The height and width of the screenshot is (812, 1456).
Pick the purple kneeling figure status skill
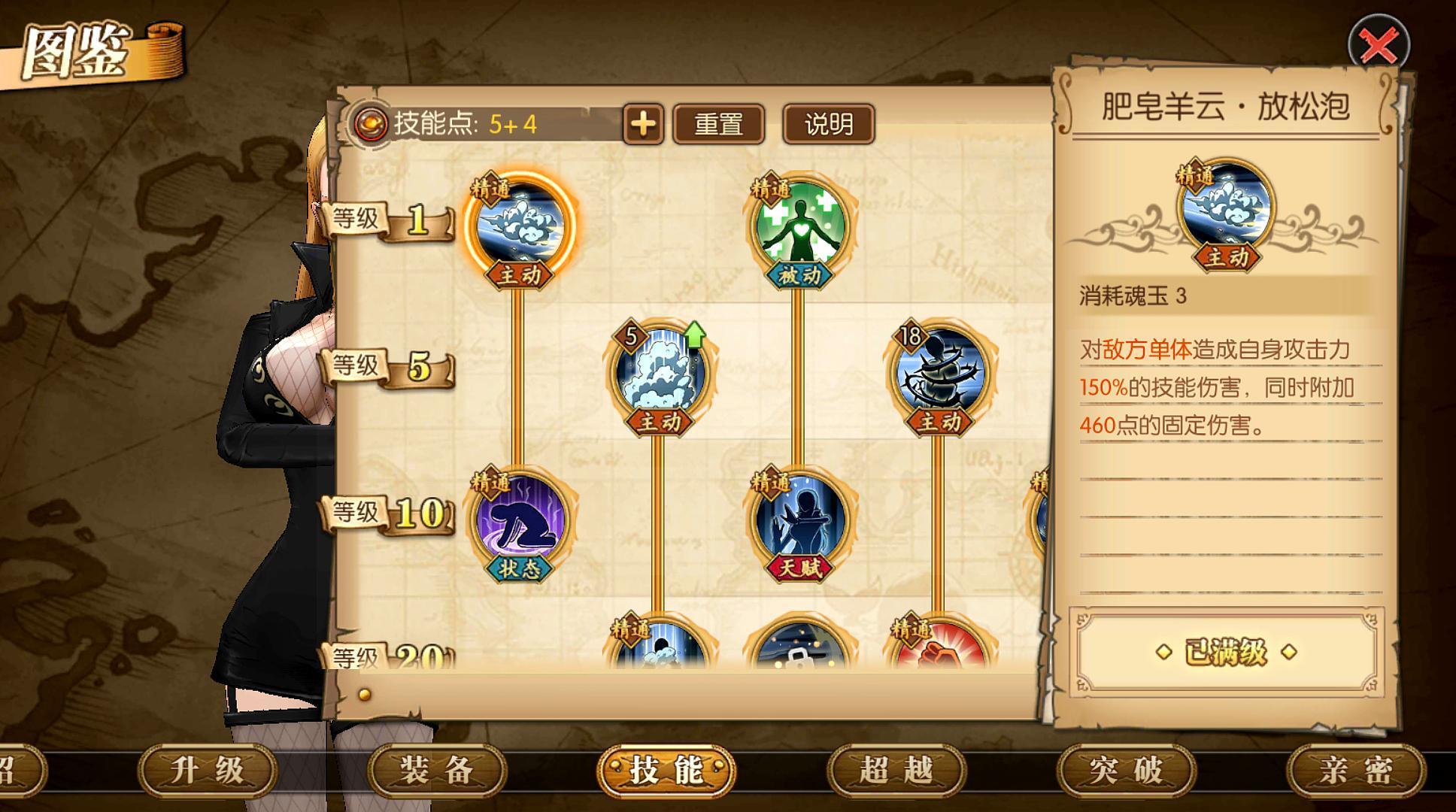[520, 519]
